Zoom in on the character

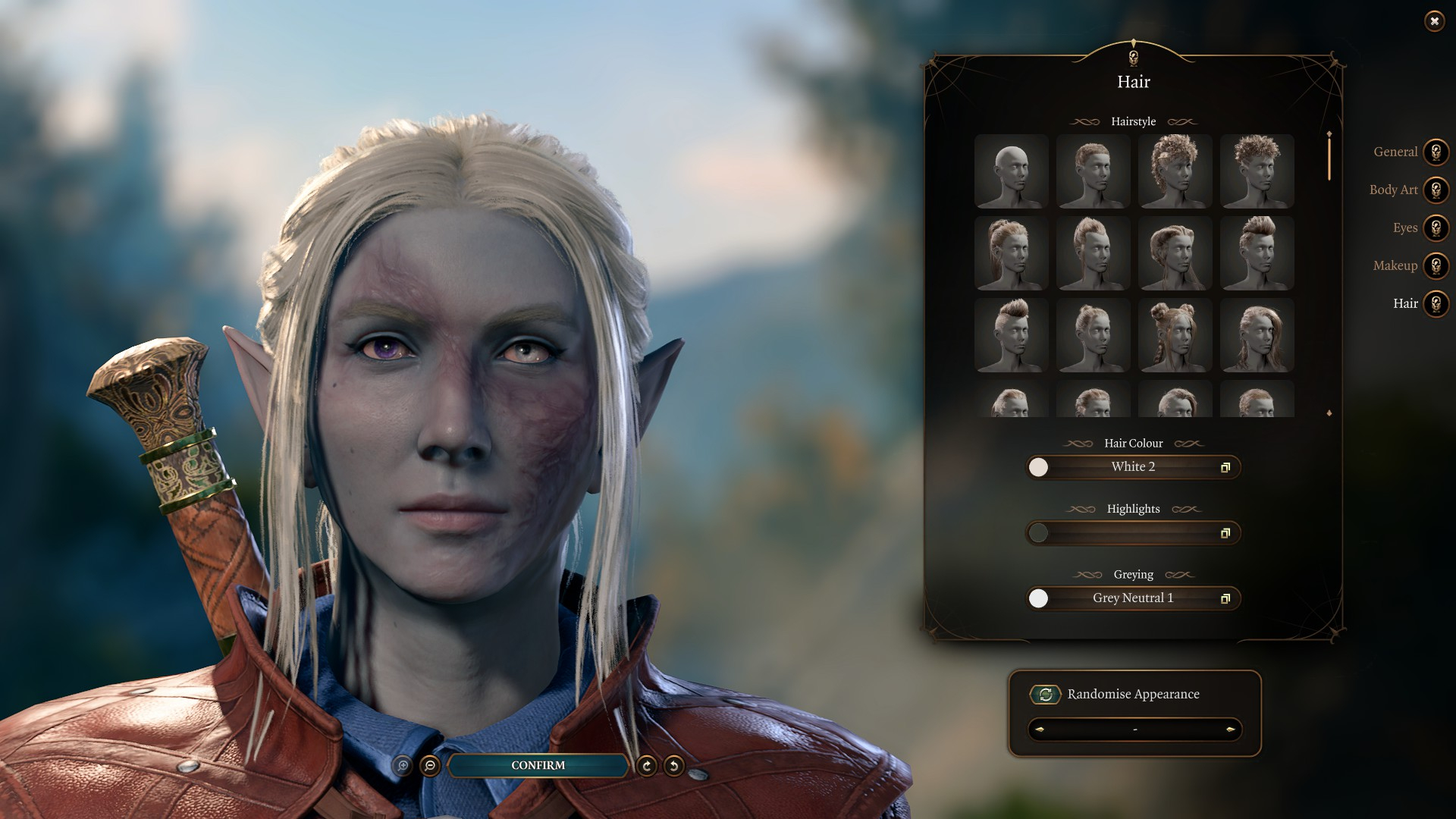click(403, 766)
